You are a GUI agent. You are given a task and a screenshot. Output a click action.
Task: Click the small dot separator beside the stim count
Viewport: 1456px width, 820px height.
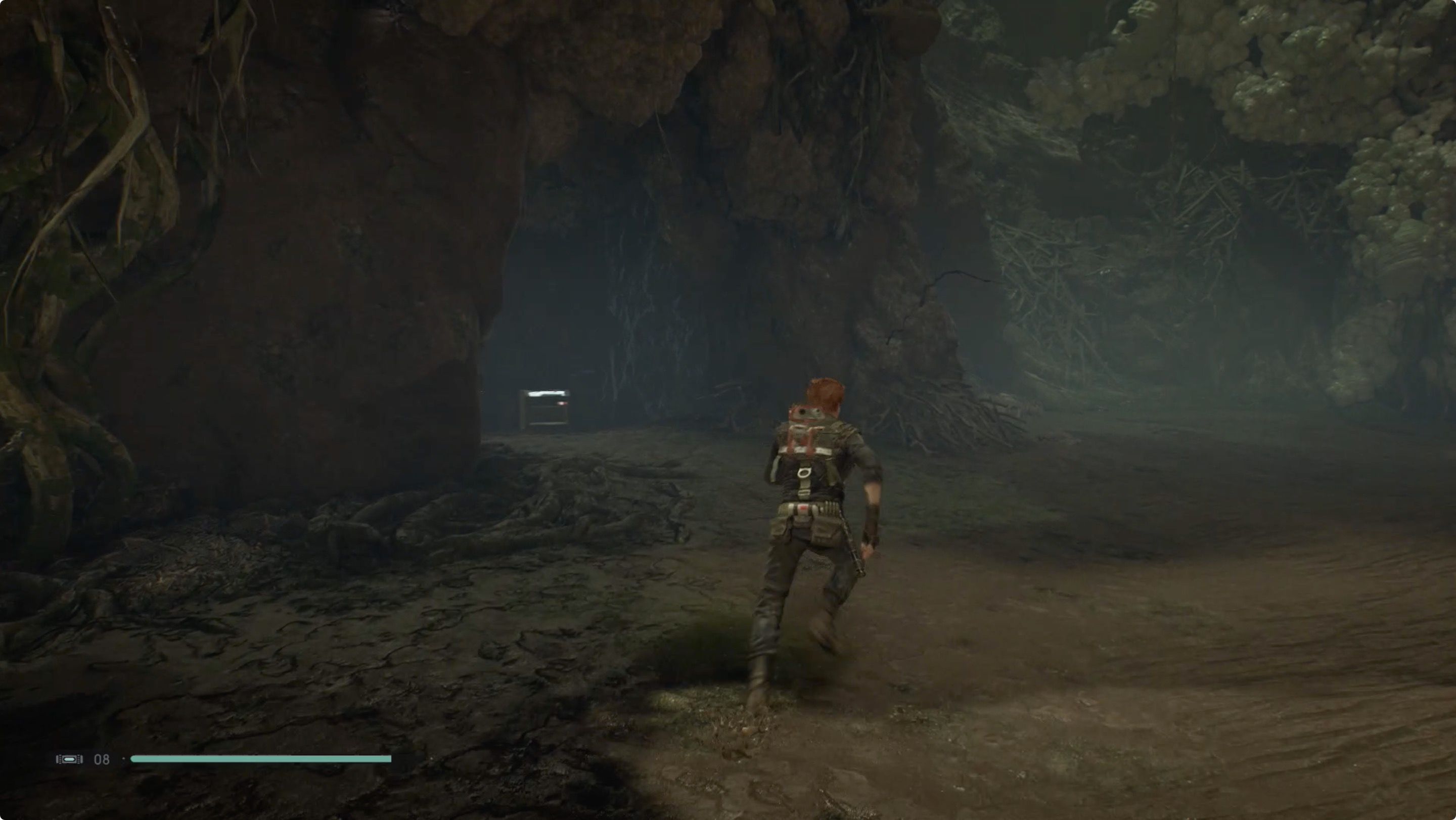click(x=123, y=758)
